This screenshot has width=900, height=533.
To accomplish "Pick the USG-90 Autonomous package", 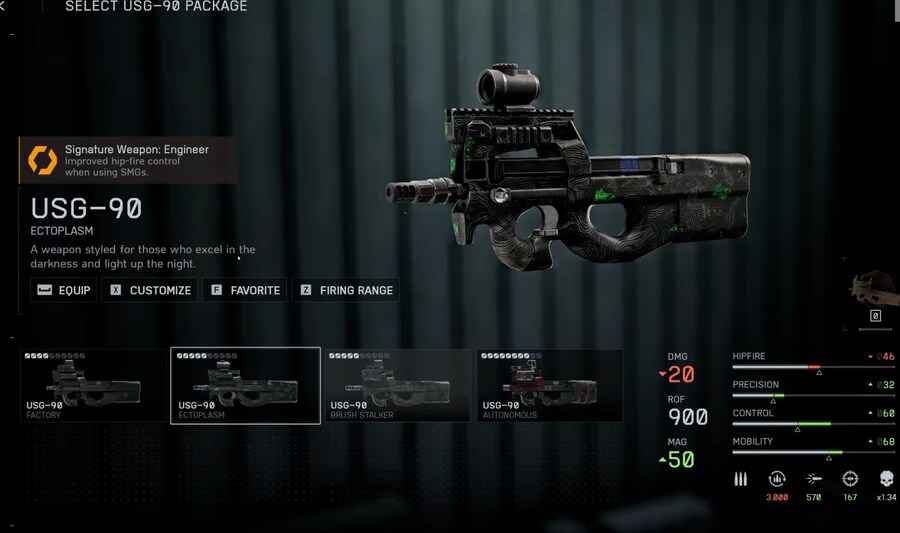I will [x=550, y=386].
